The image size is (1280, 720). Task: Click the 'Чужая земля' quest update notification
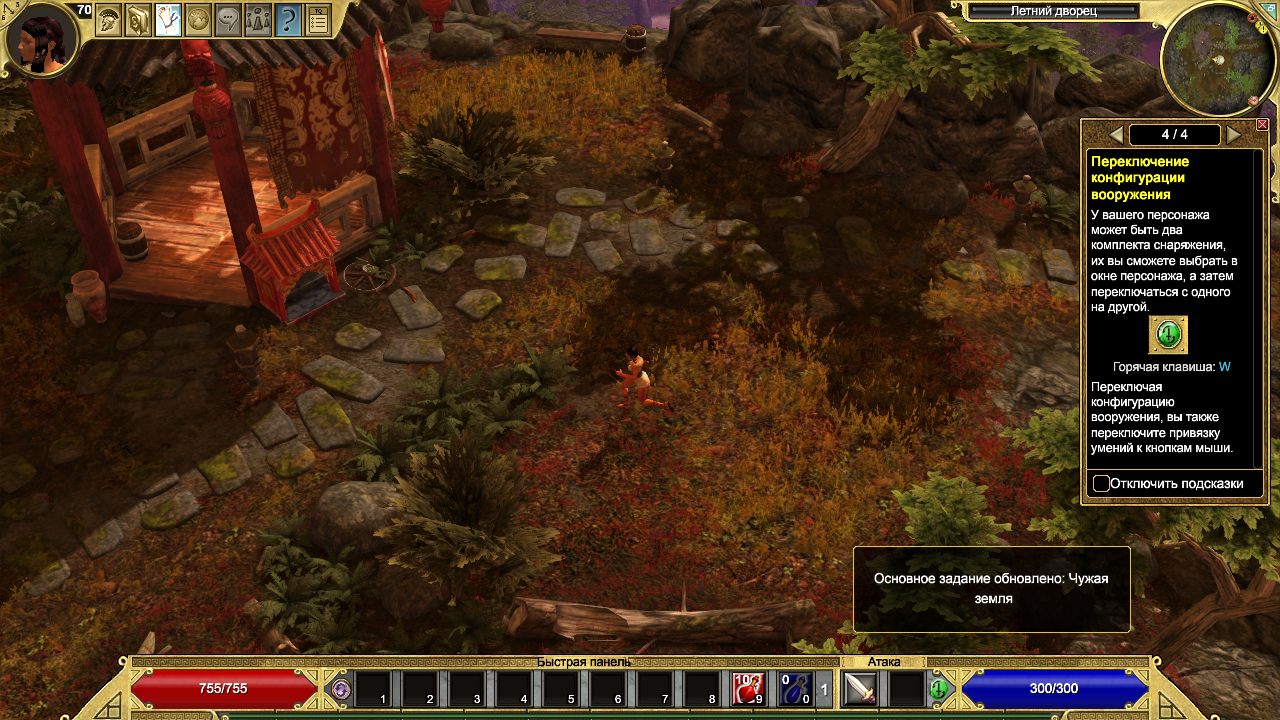[991, 589]
